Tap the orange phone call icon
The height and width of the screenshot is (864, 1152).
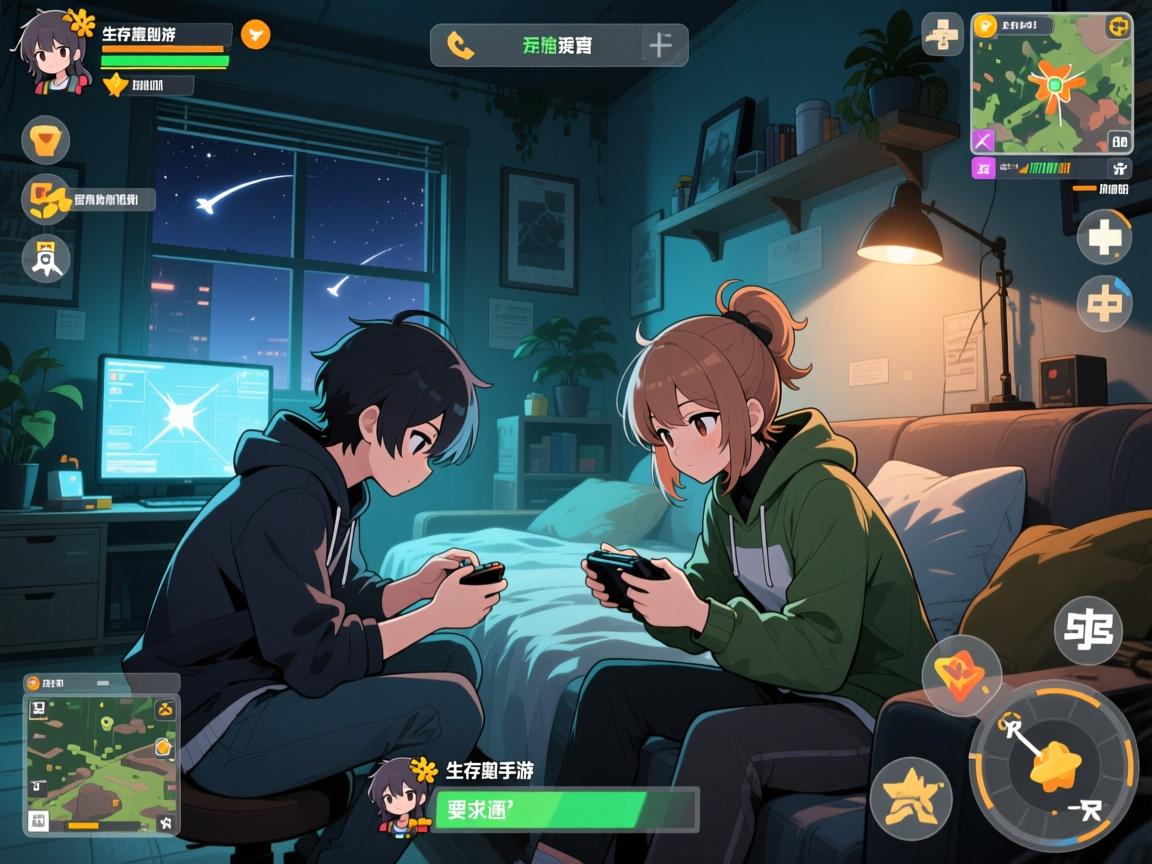click(x=460, y=45)
